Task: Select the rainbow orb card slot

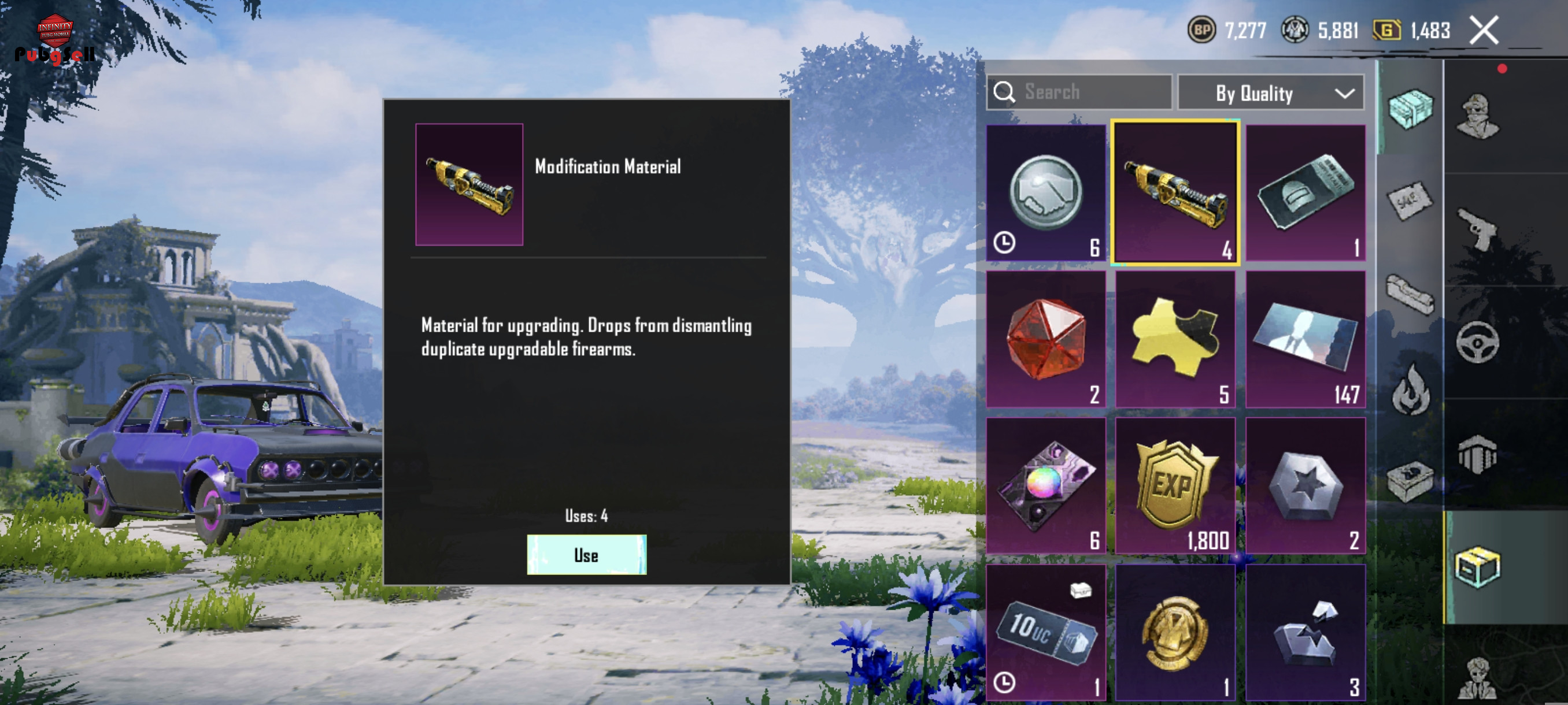Action: [x=1046, y=485]
